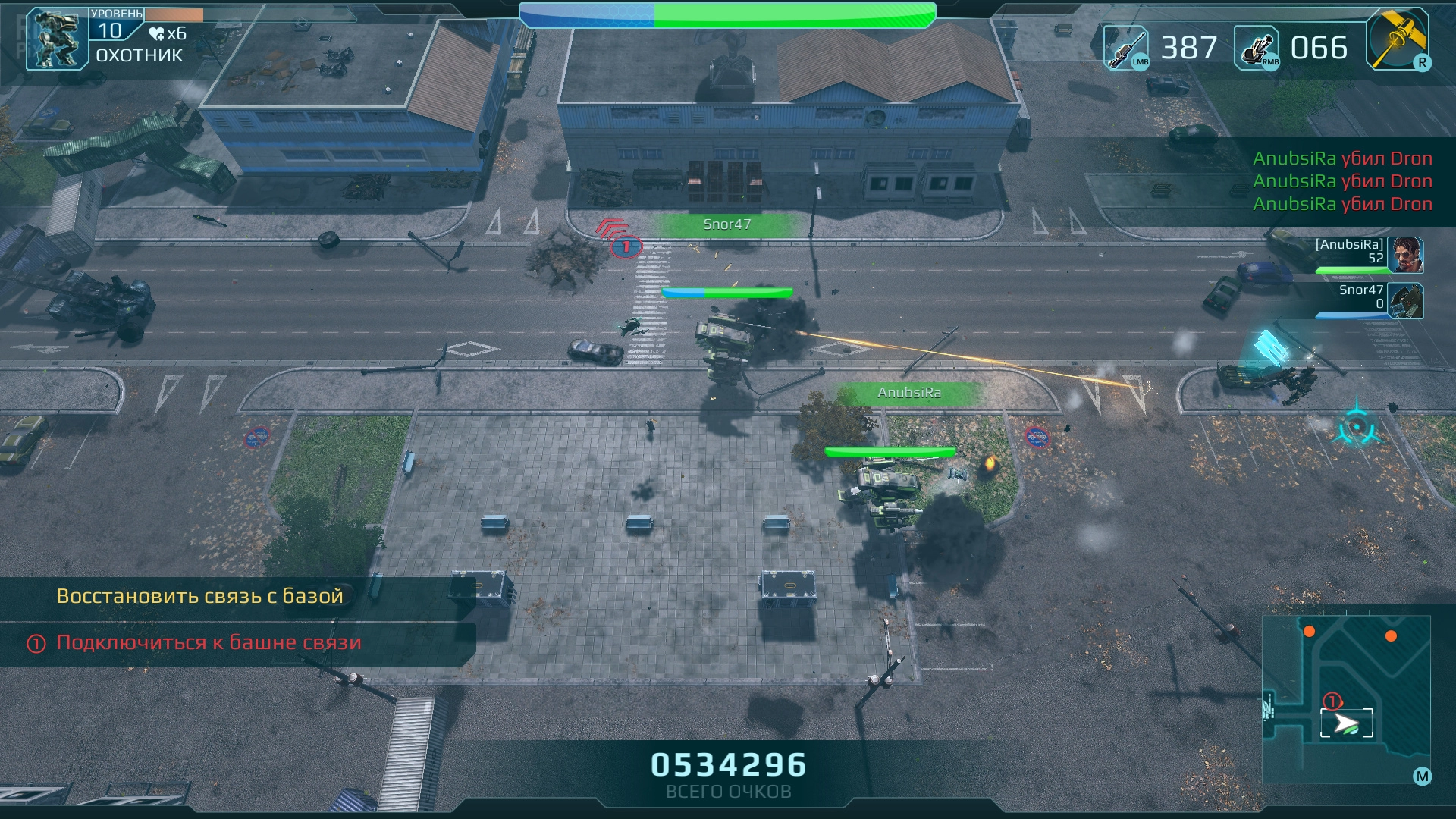Screen dimensions: 1456x819
Task: Click the player mech portrait
Action: 56,39
